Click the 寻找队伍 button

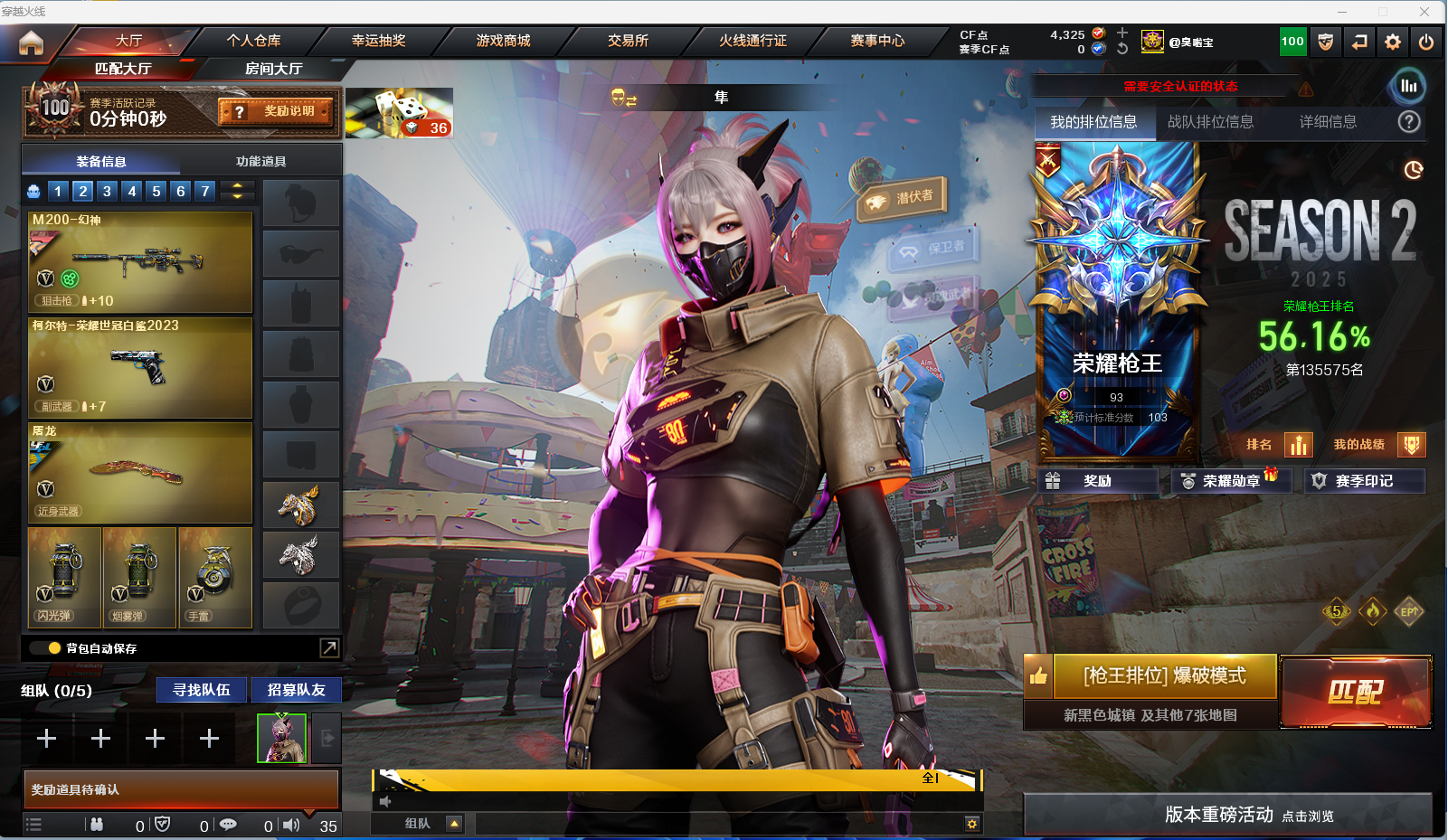click(x=202, y=690)
